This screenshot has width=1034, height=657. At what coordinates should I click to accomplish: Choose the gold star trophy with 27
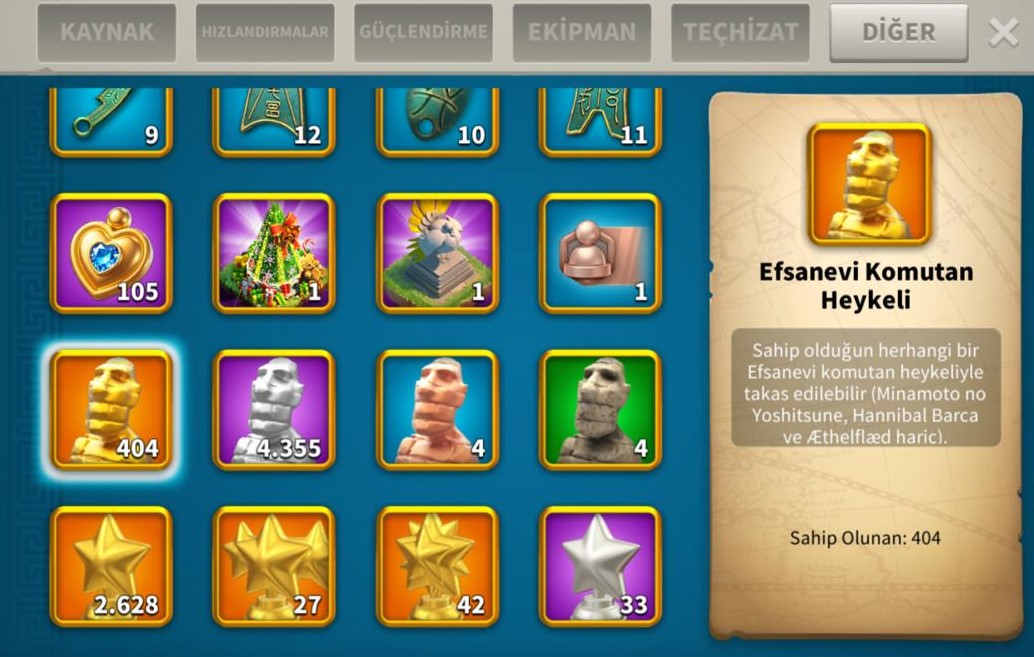click(x=274, y=566)
